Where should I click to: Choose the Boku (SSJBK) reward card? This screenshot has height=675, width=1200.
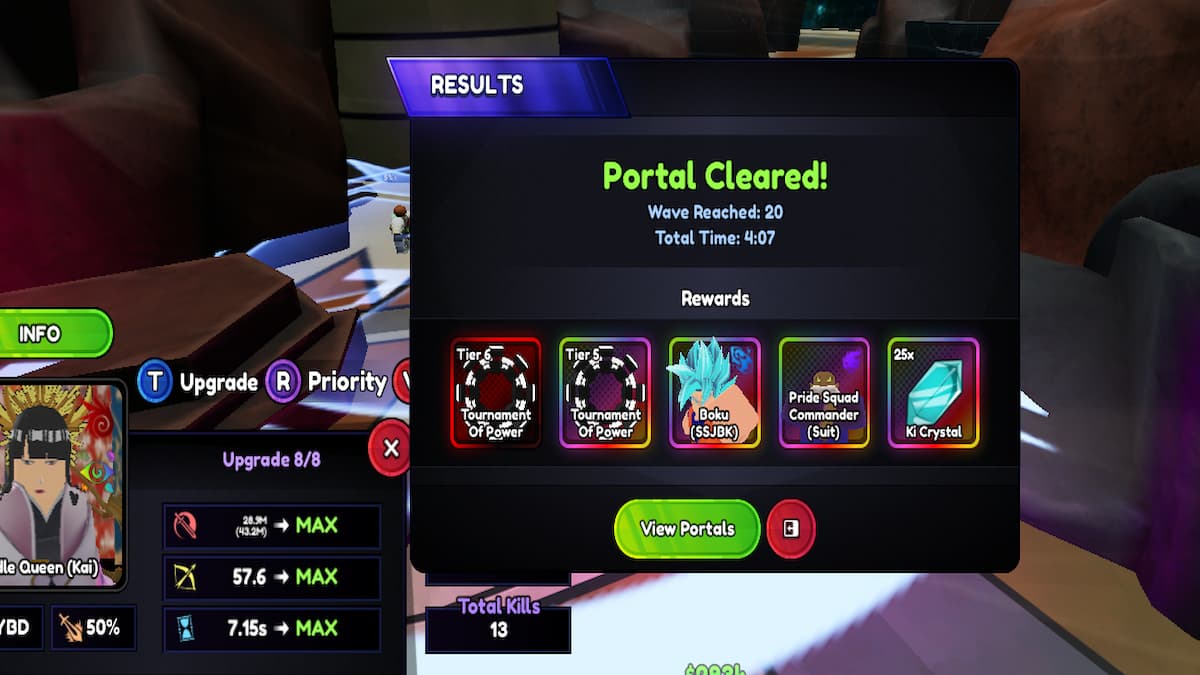[714, 393]
